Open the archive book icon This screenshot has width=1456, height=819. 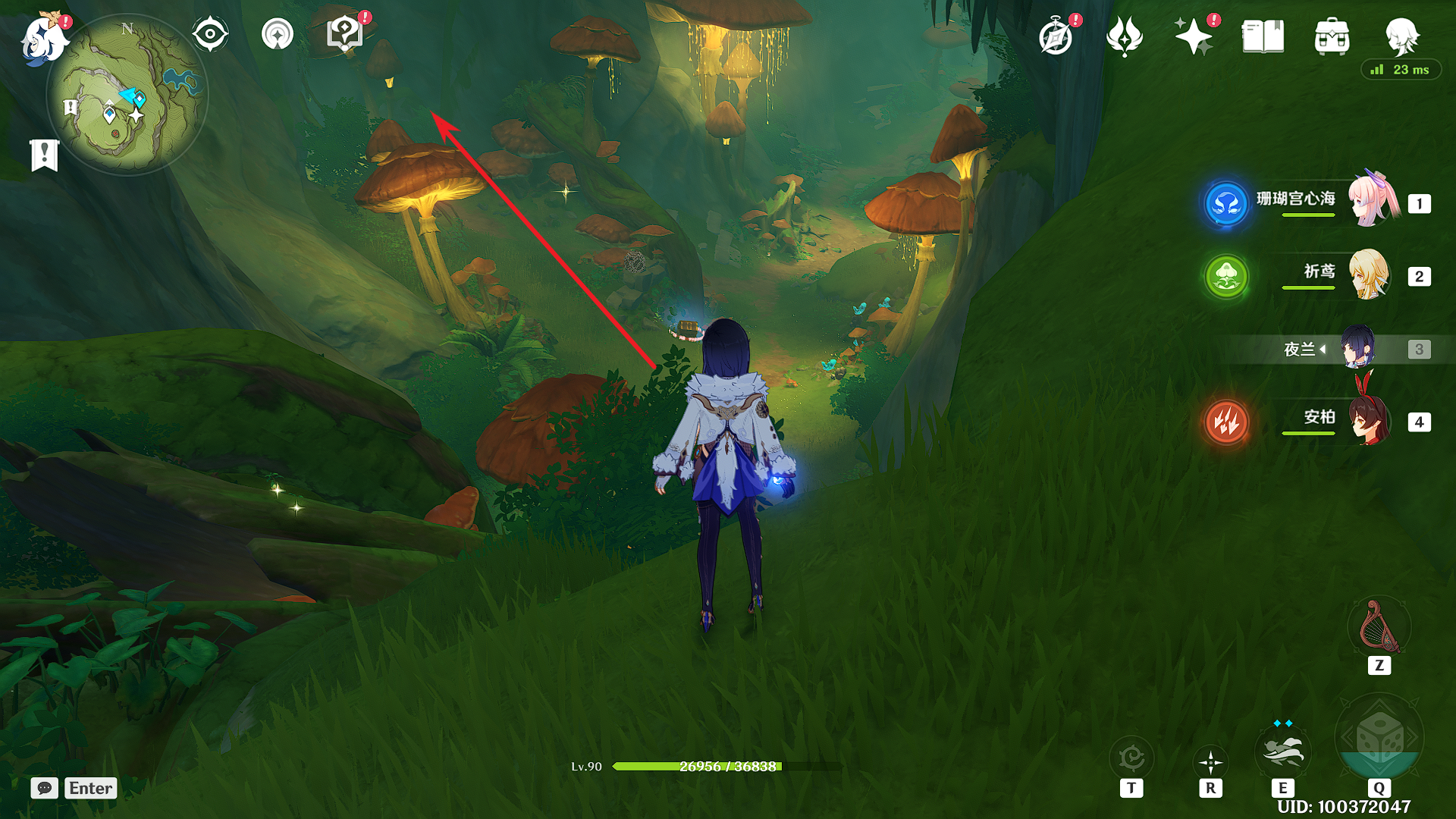(1263, 36)
